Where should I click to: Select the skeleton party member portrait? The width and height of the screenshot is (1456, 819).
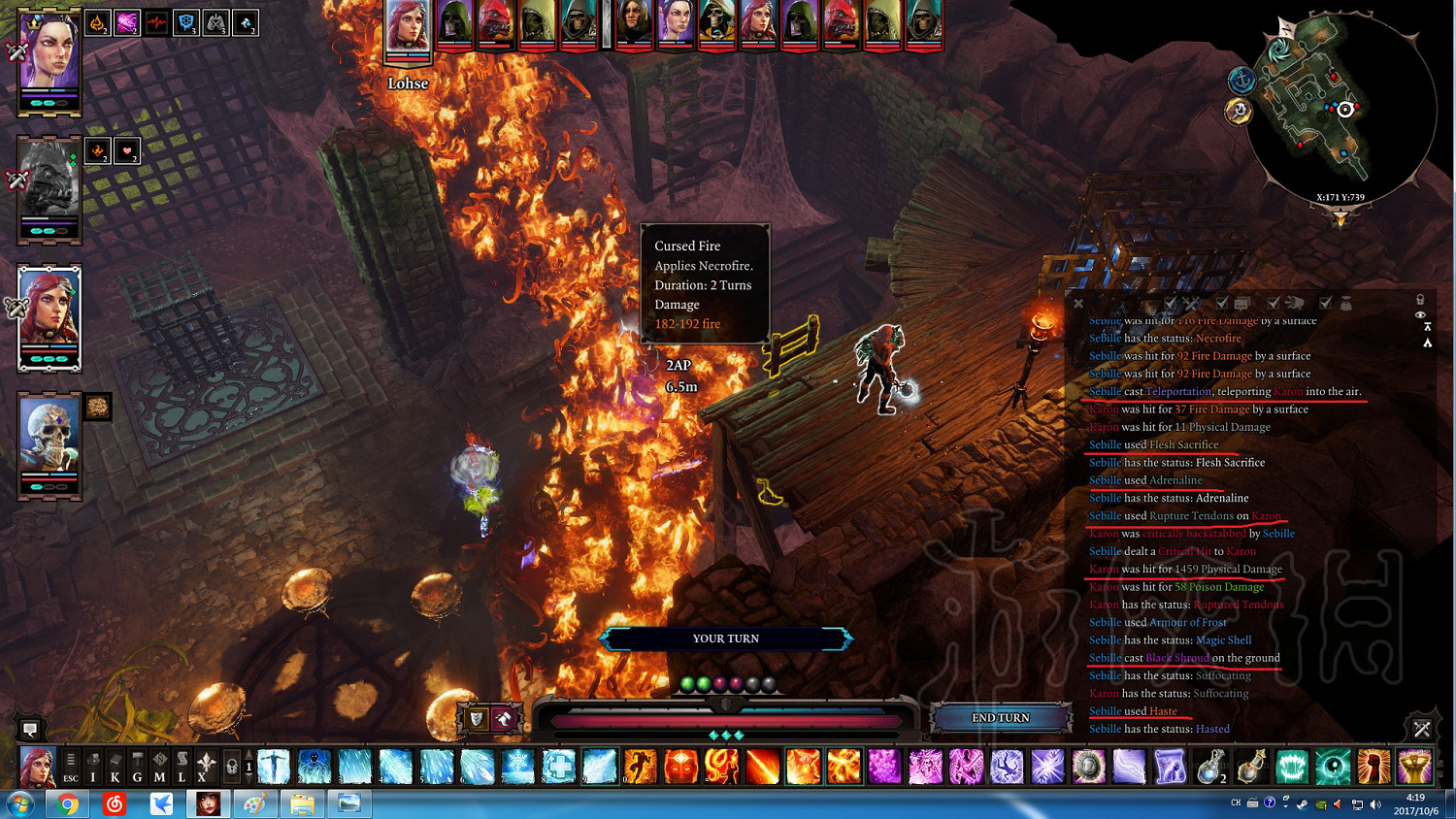(x=49, y=435)
